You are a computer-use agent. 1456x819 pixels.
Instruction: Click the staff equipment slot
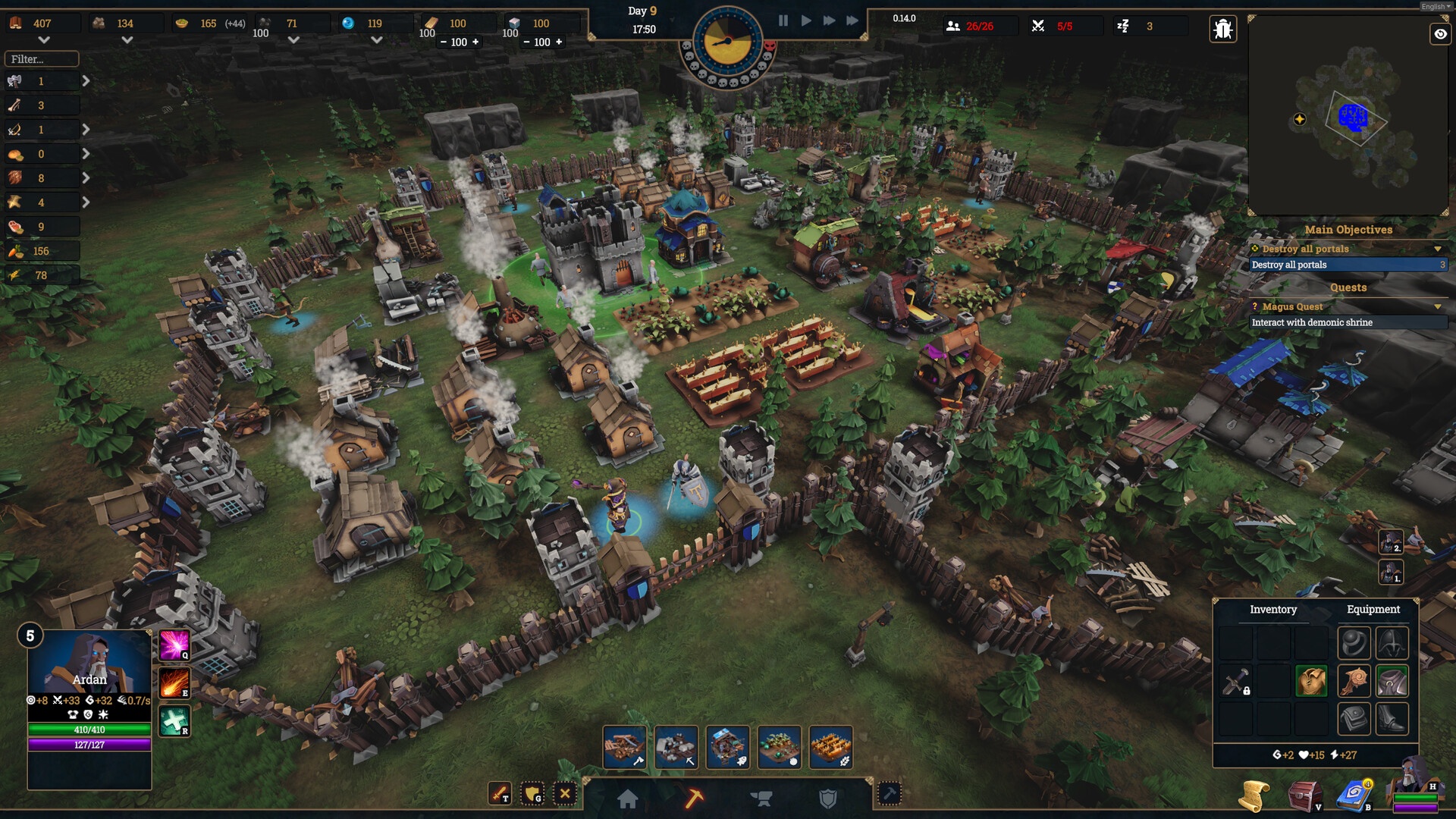coord(1354,681)
